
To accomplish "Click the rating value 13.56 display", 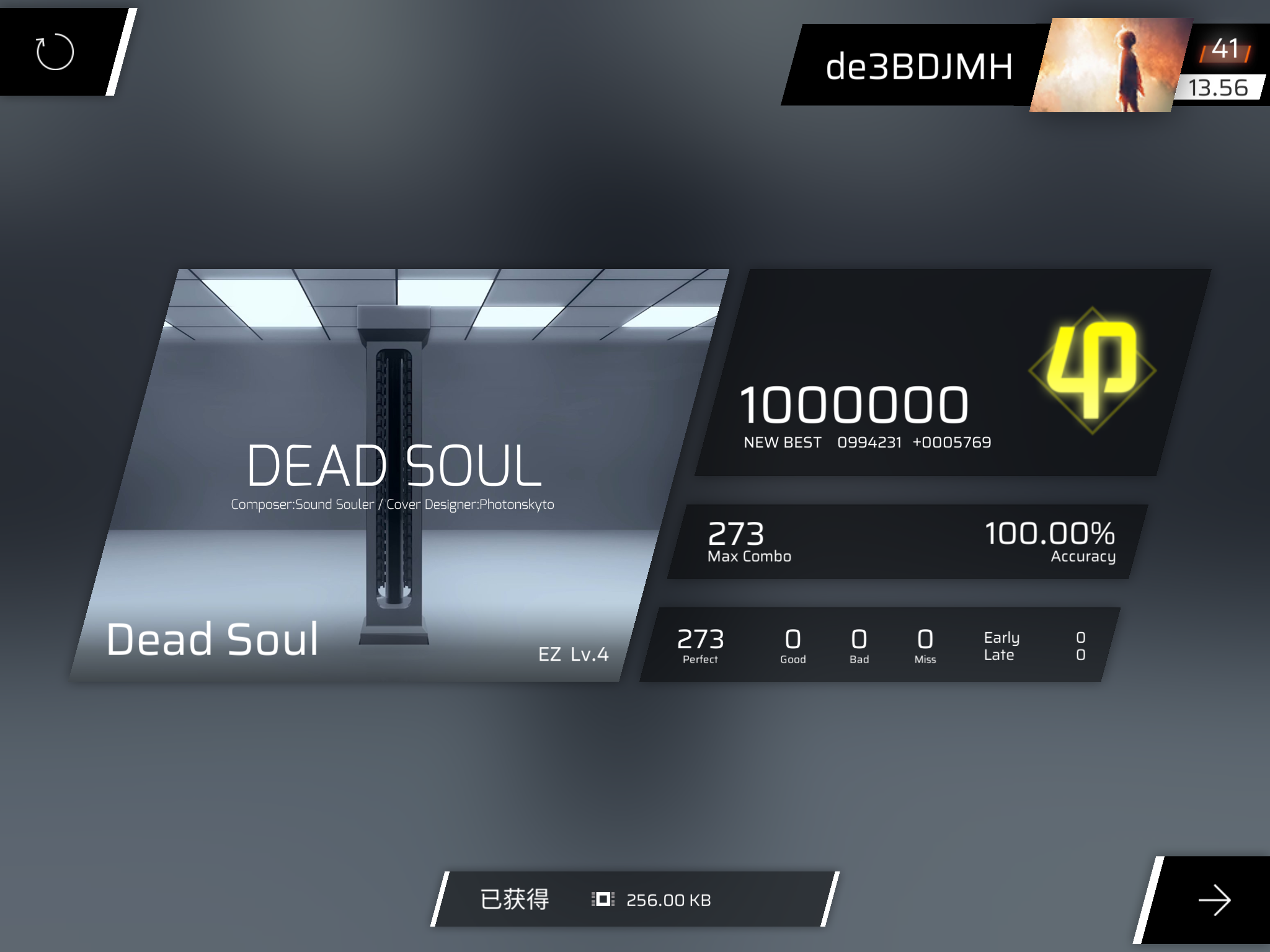I will click(1219, 88).
